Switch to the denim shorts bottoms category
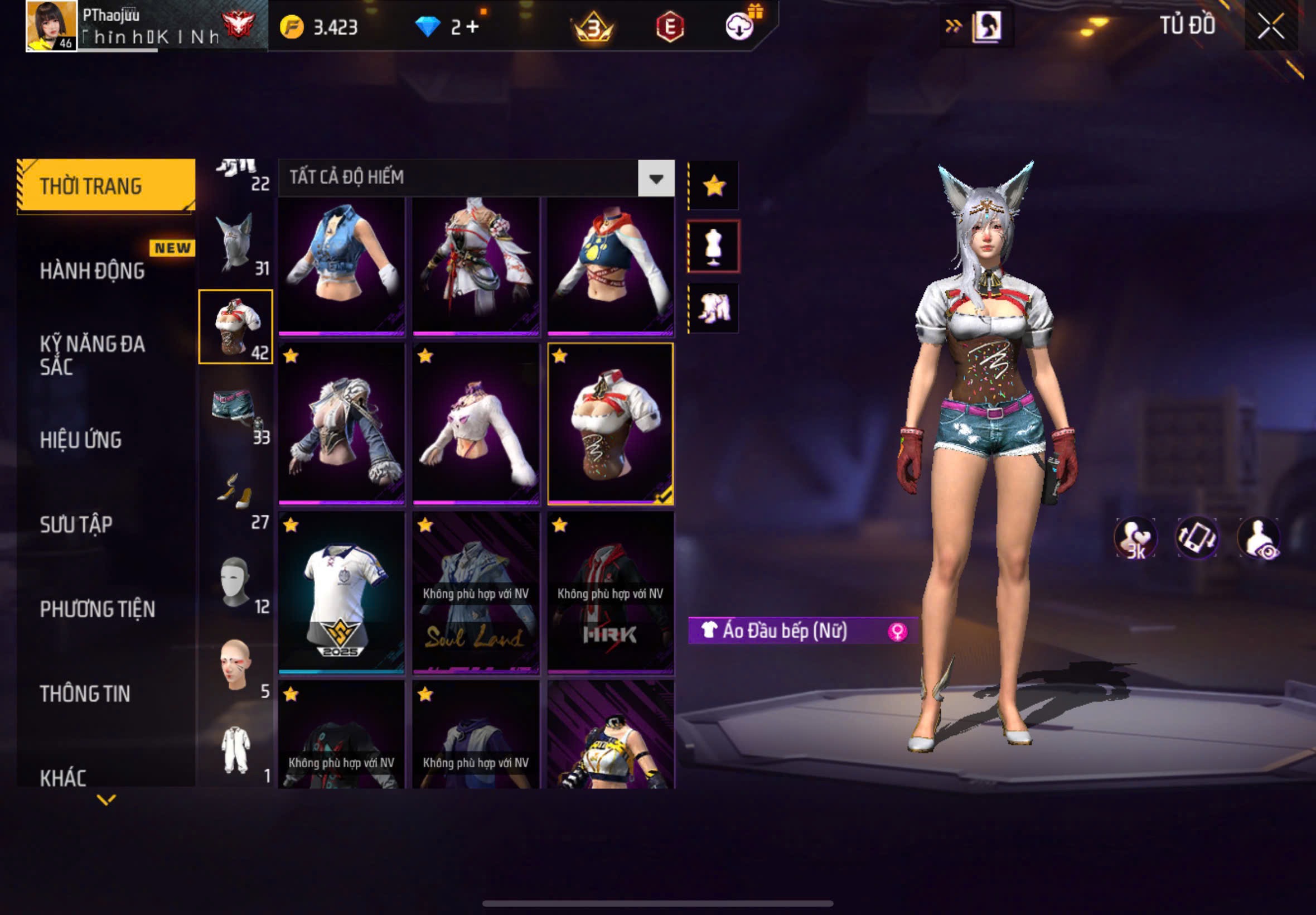The height and width of the screenshot is (915, 1316). pyautogui.click(x=235, y=411)
